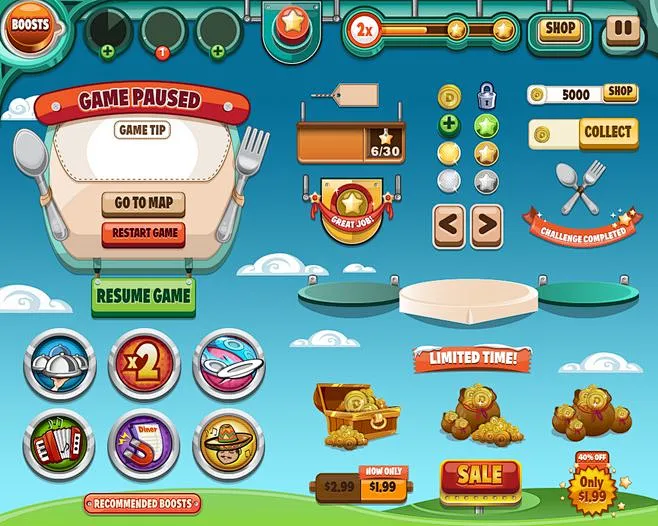
Task: Tap the Now Only $1.99 price tag
Action: pyautogui.click(x=381, y=485)
